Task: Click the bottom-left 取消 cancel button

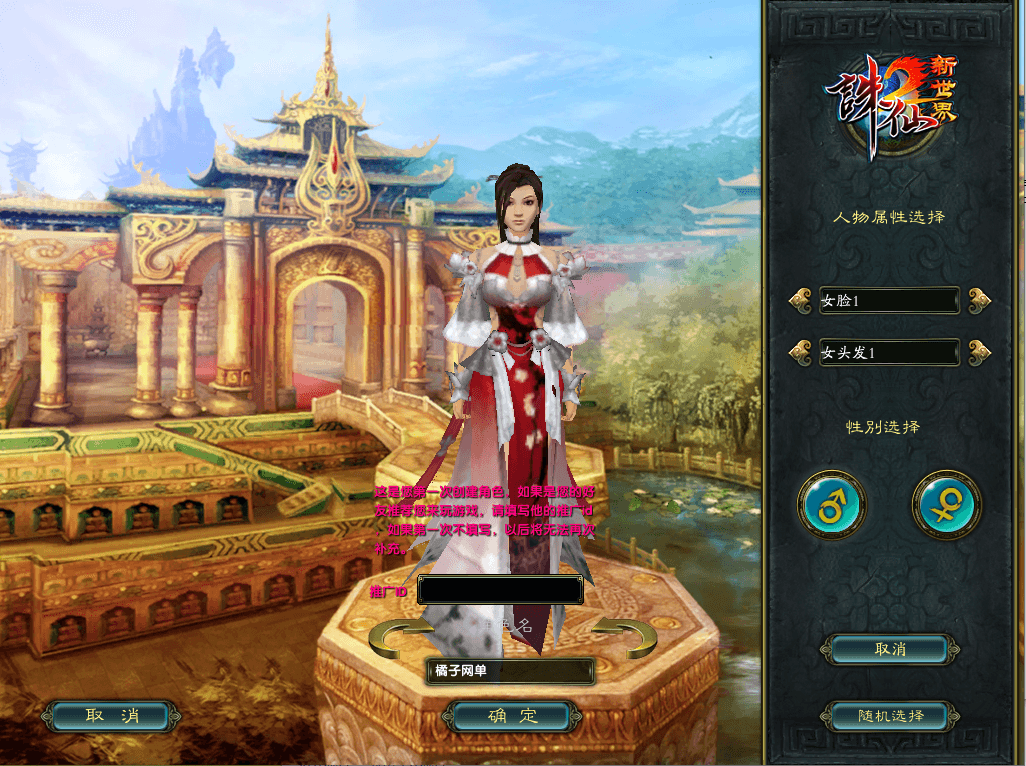Action: tap(112, 716)
